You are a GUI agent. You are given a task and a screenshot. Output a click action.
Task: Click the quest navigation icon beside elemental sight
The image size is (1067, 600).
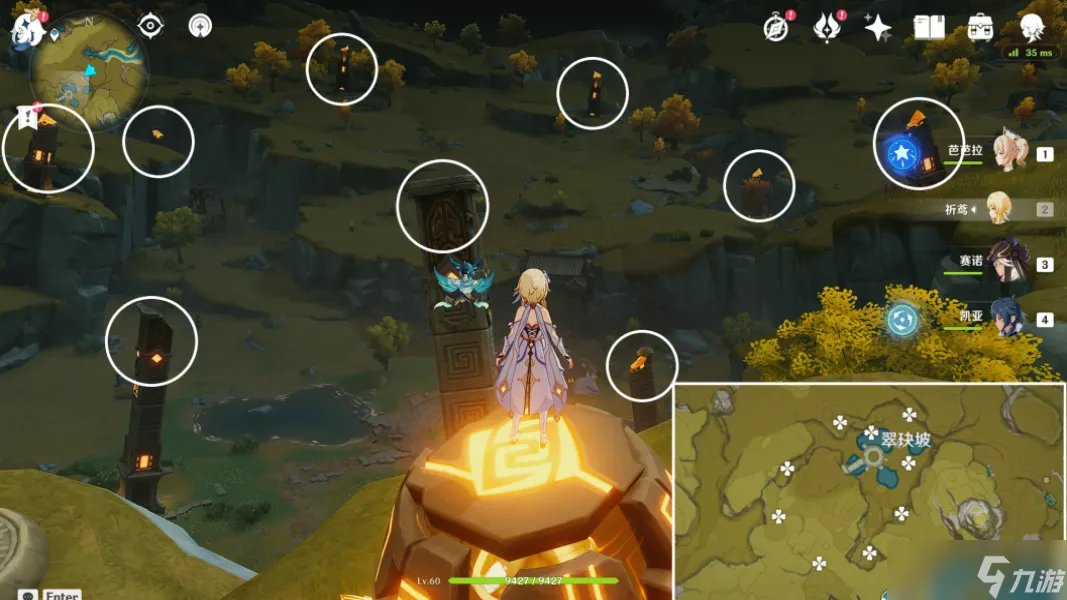click(200, 26)
